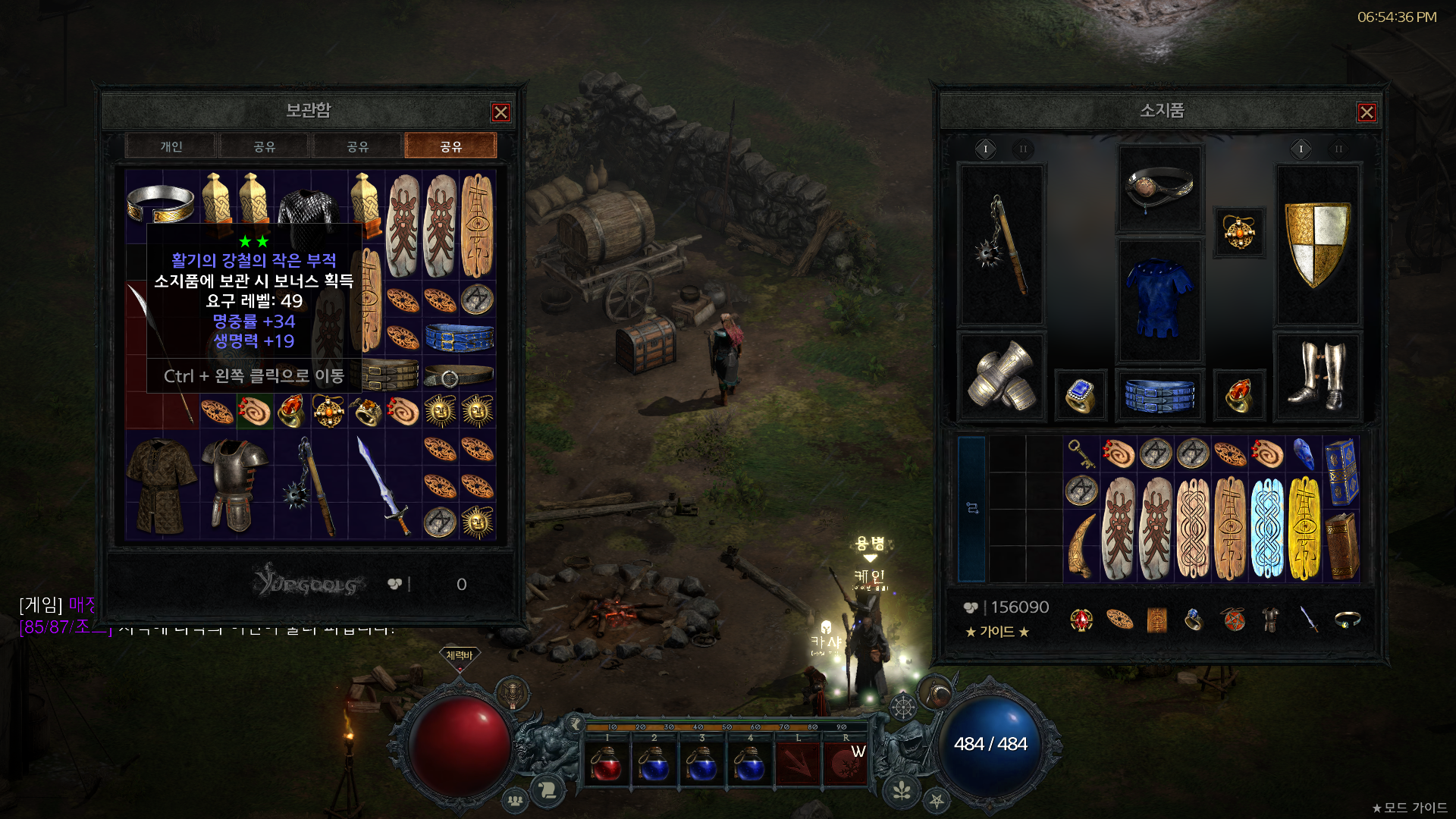Select the equipped blue belt slot
Viewport: 1456px width, 819px height.
[1159, 394]
